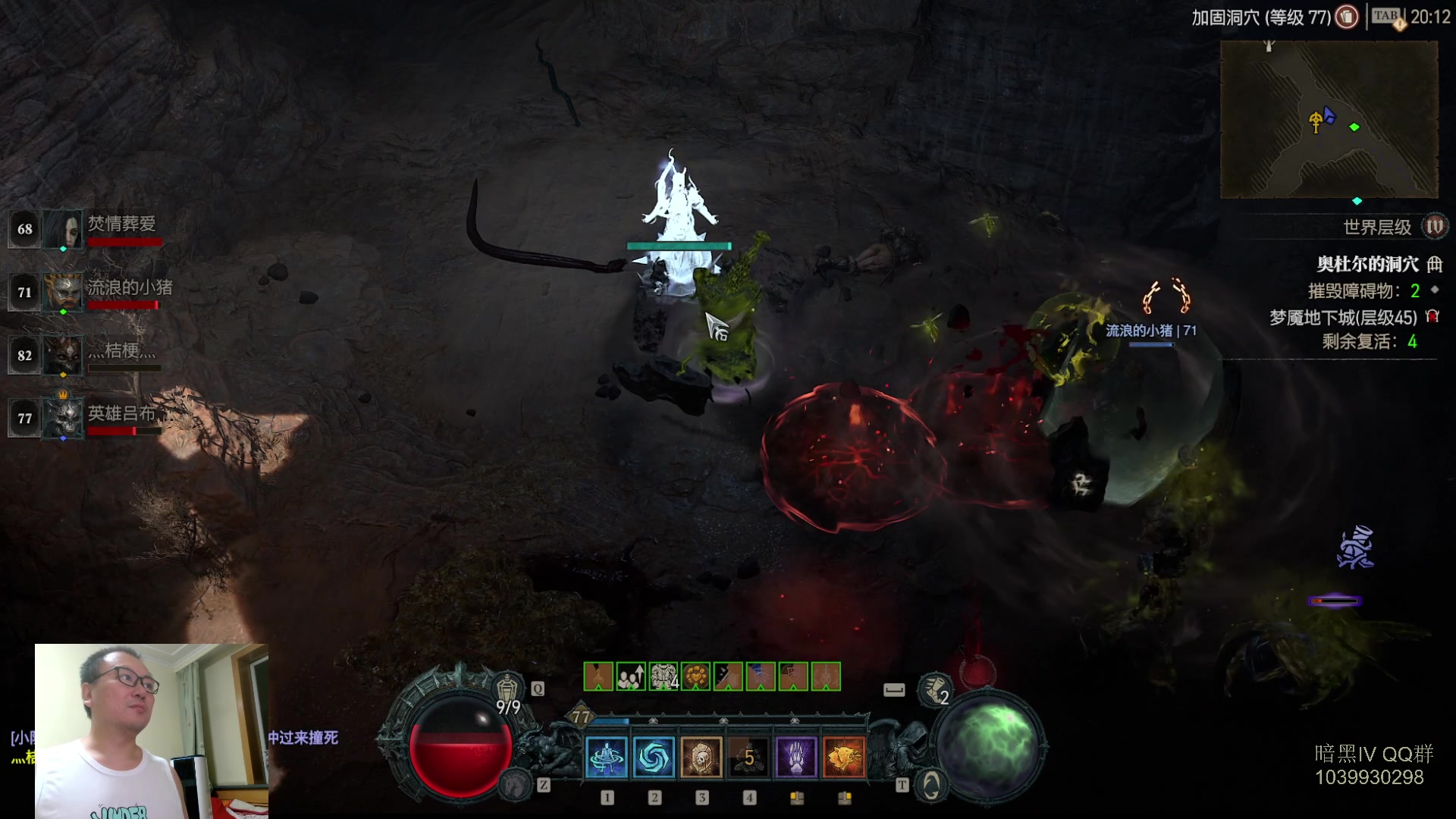Viewport: 1456px width, 819px height.
Task: Use the boot evade icon
Action: (x=934, y=689)
